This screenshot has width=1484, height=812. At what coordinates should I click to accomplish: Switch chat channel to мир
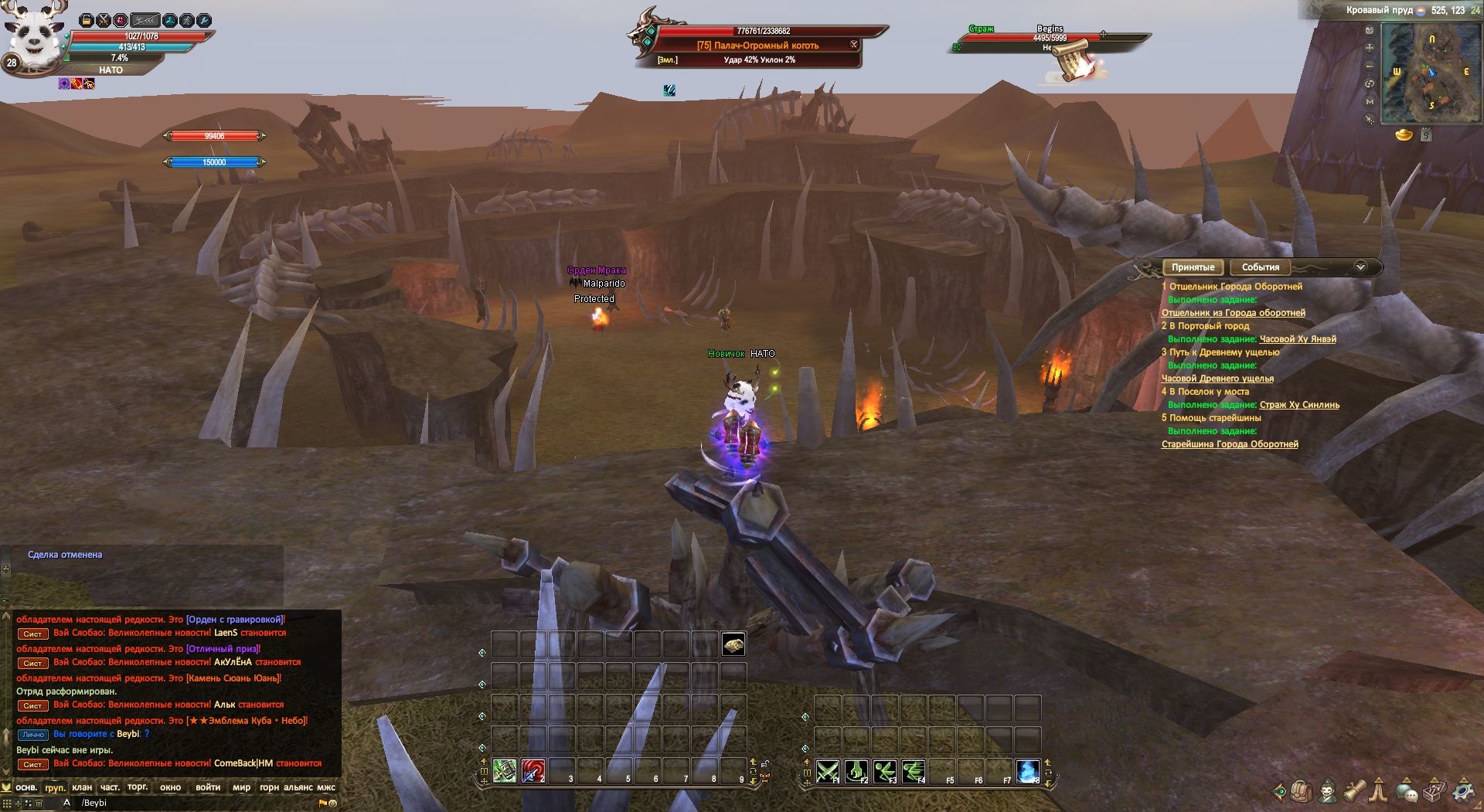tap(241, 787)
